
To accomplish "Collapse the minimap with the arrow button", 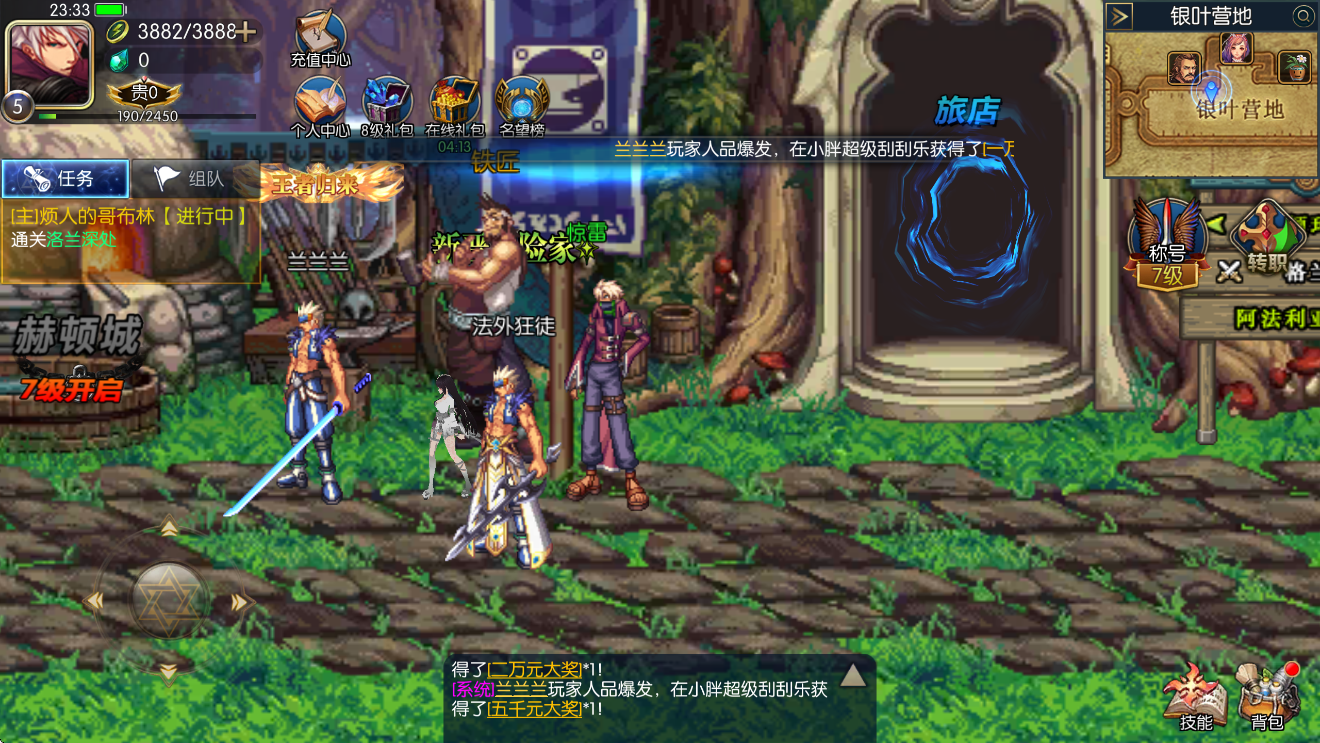I will point(1120,16).
